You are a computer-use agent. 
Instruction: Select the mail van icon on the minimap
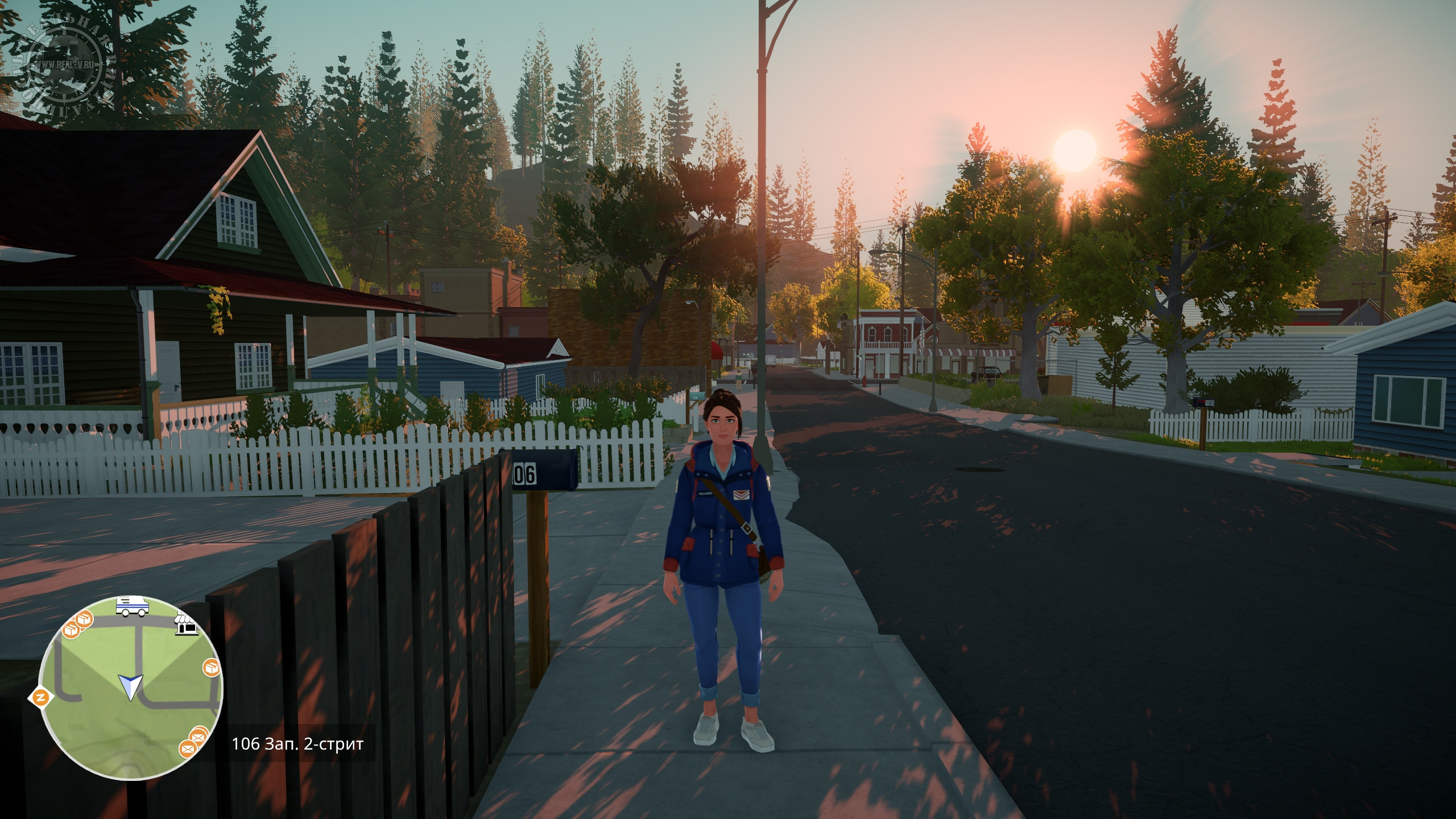point(132,606)
